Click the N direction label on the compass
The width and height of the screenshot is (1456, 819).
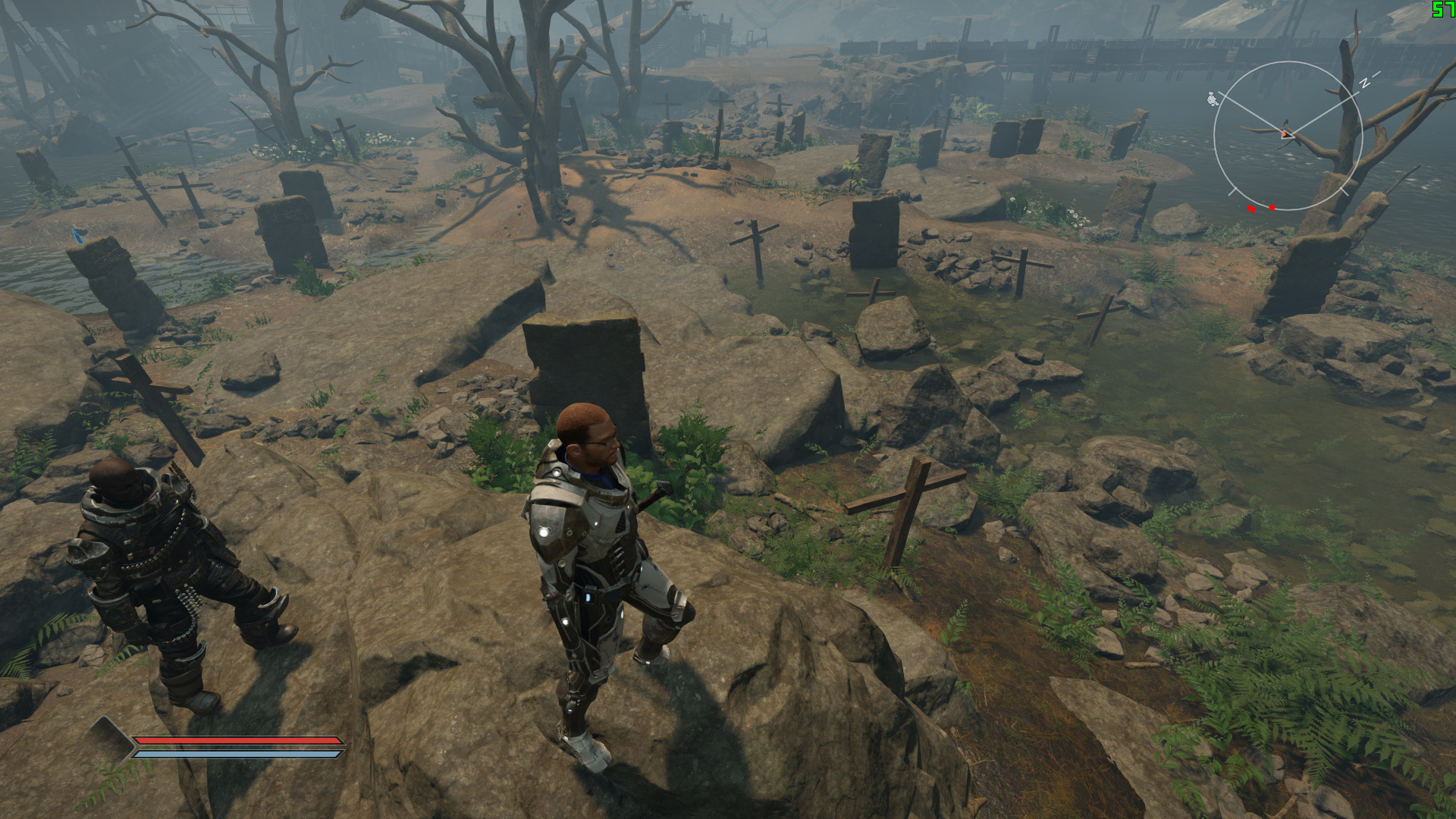coord(1364,82)
